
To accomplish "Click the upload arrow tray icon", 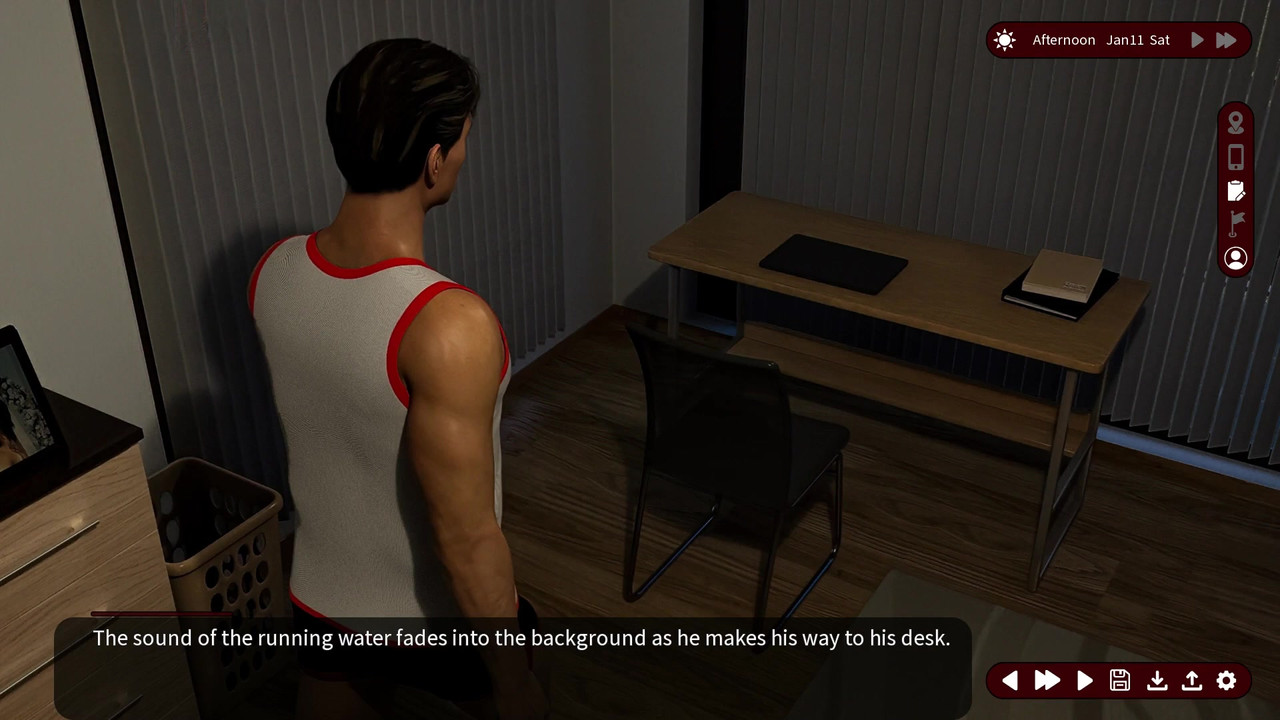I will [x=1191, y=681].
